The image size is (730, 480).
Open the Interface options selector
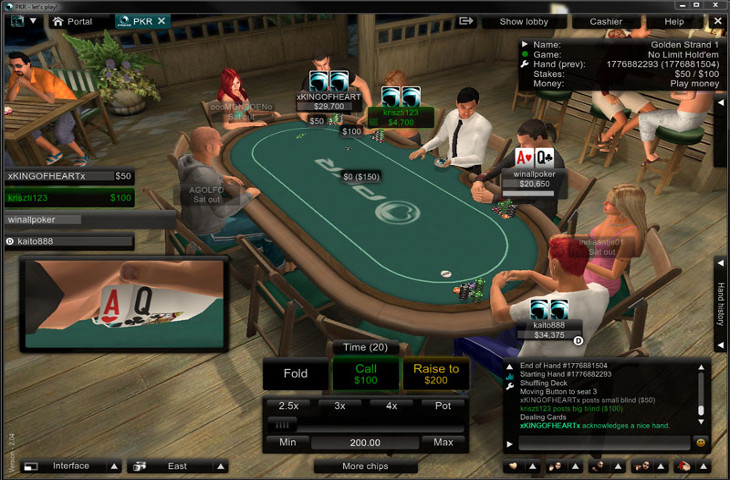[x=71, y=466]
